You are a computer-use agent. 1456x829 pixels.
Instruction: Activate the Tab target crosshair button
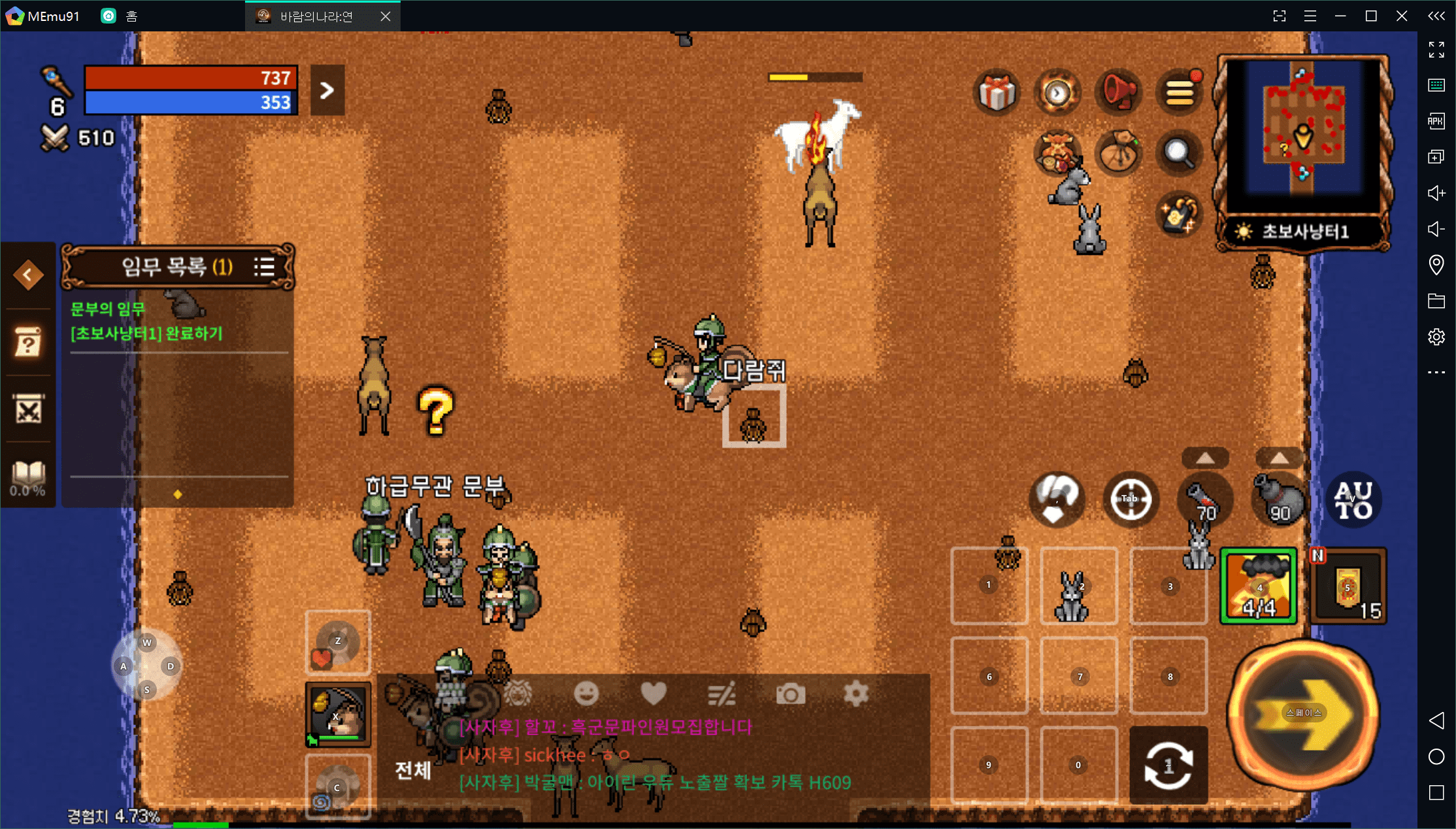[1131, 499]
